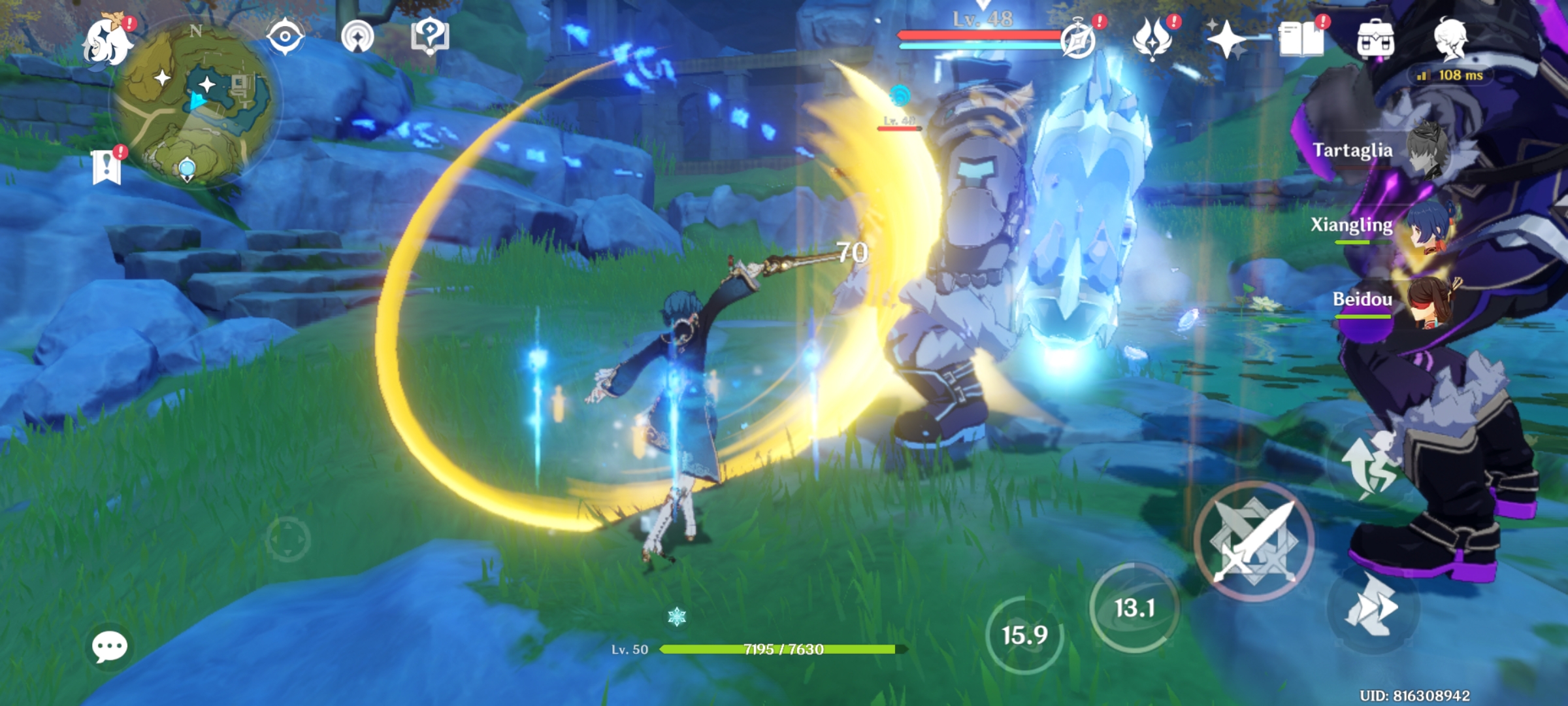Open the backpack inventory
The height and width of the screenshot is (706, 1568).
tap(1375, 41)
